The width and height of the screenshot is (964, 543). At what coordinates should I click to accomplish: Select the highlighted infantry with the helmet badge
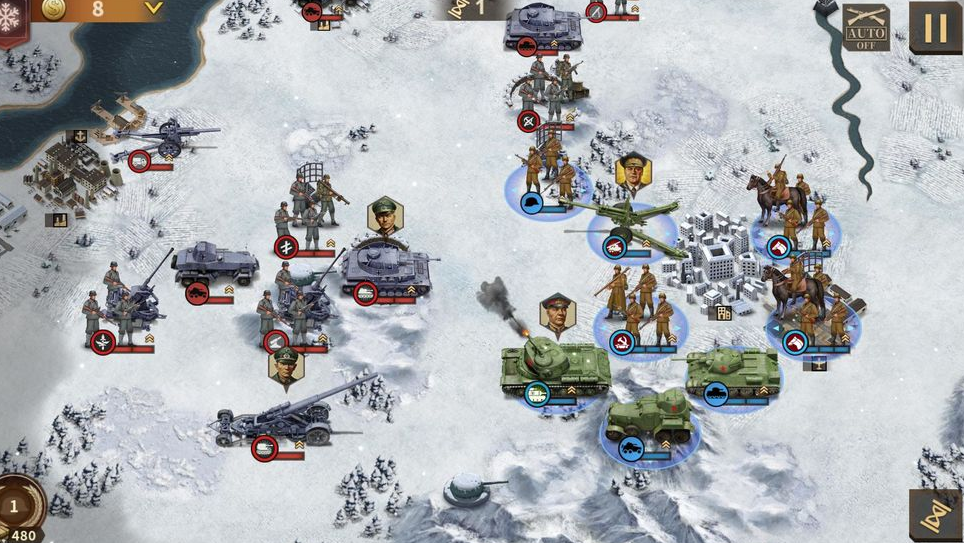point(547,178)
